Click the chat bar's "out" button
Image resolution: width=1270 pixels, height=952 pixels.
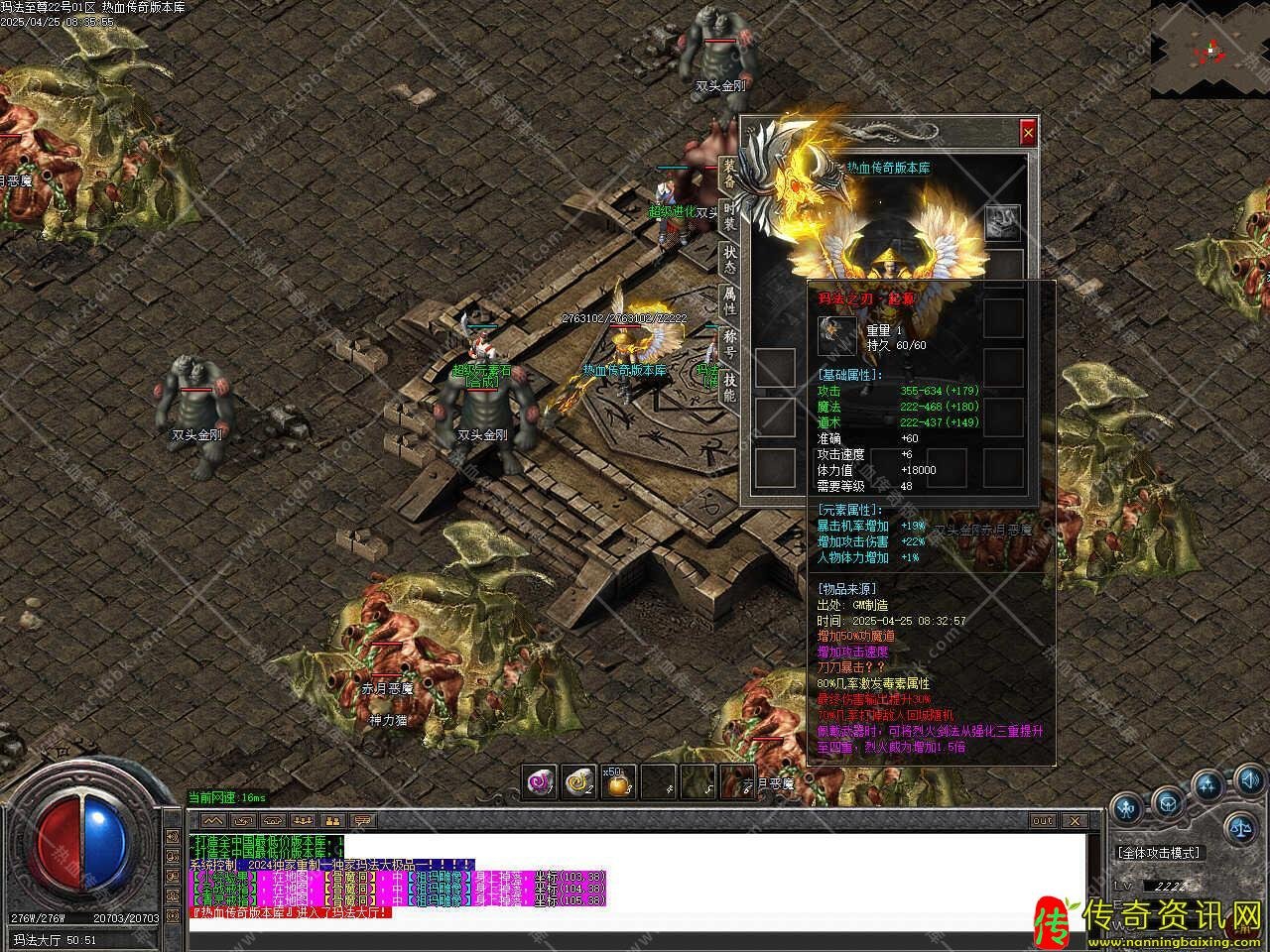click(x=1043, y=821)
